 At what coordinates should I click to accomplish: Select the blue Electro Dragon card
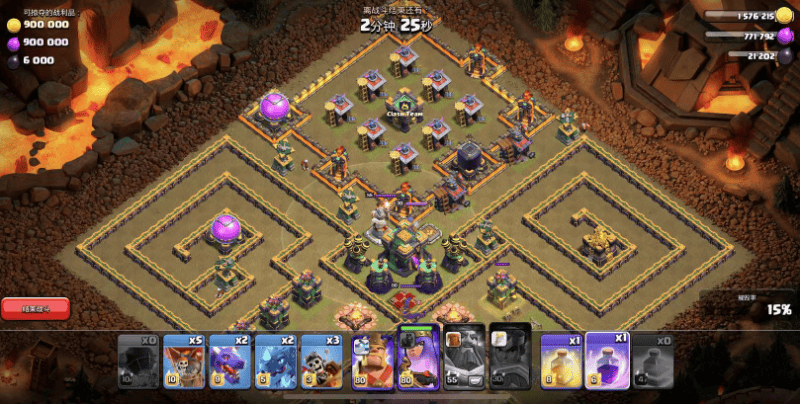coord(275,360)
